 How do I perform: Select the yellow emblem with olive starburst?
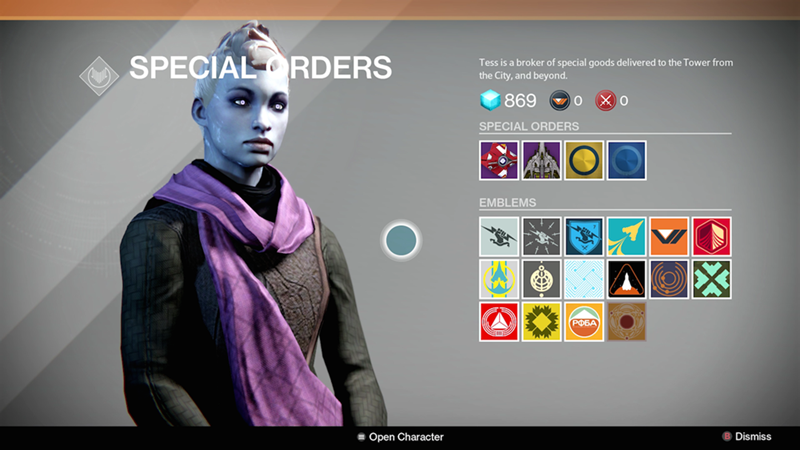coord(541,321)
